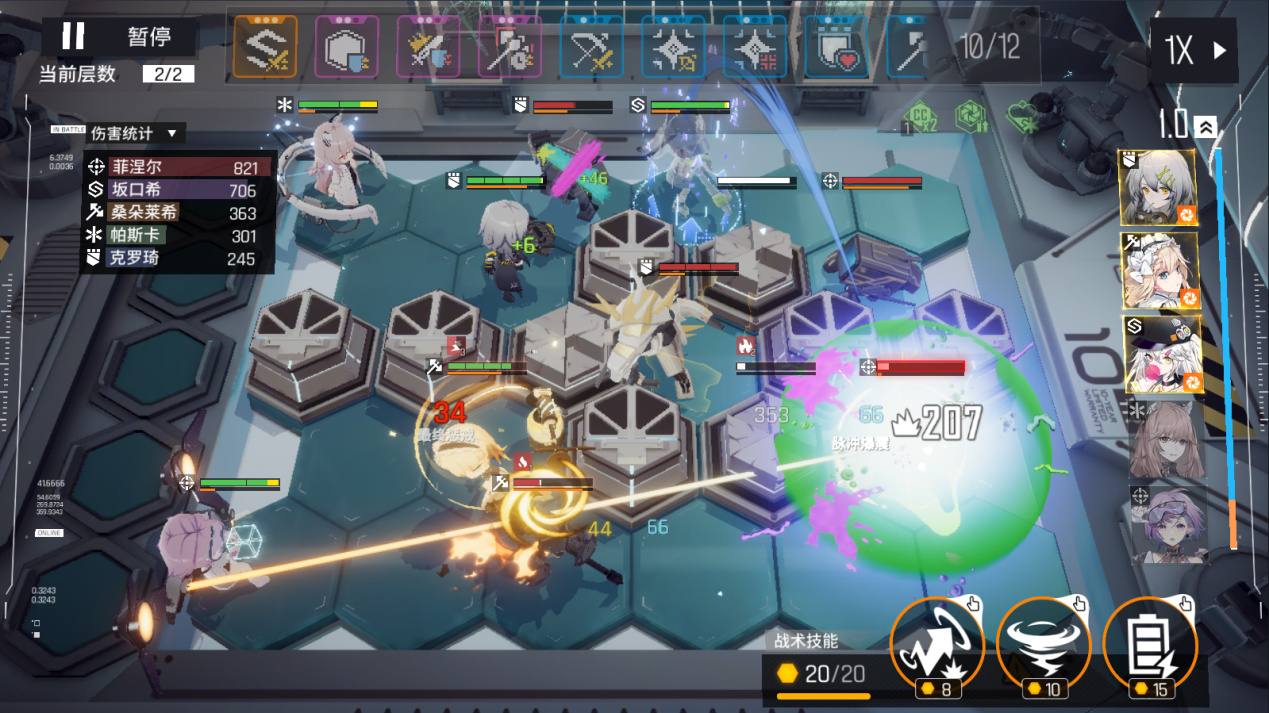This screenshot has width=1269, height=713.
Task: Select the purple-haired goggles girl portrait
Action: click(1165, 520)
